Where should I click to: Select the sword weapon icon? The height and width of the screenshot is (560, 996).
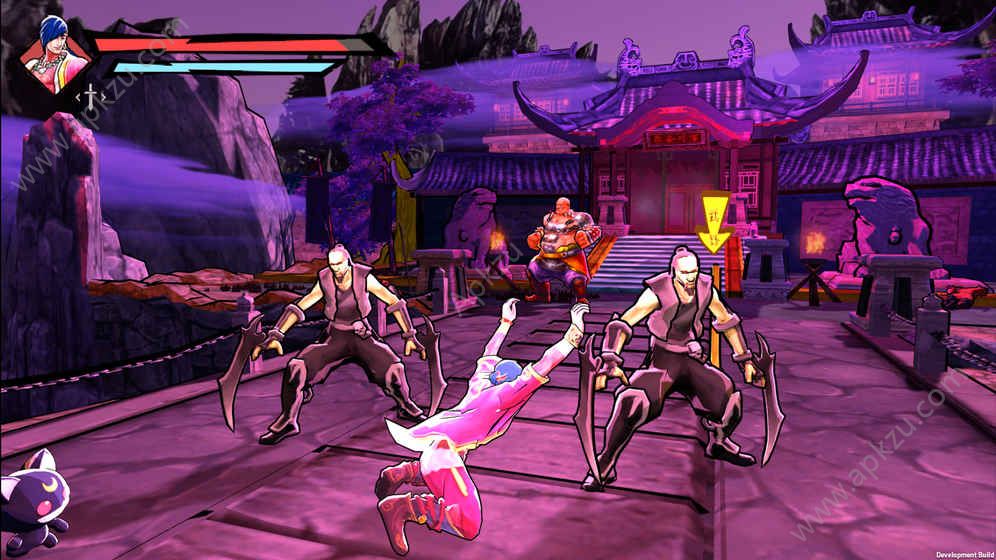click(91, 97)
